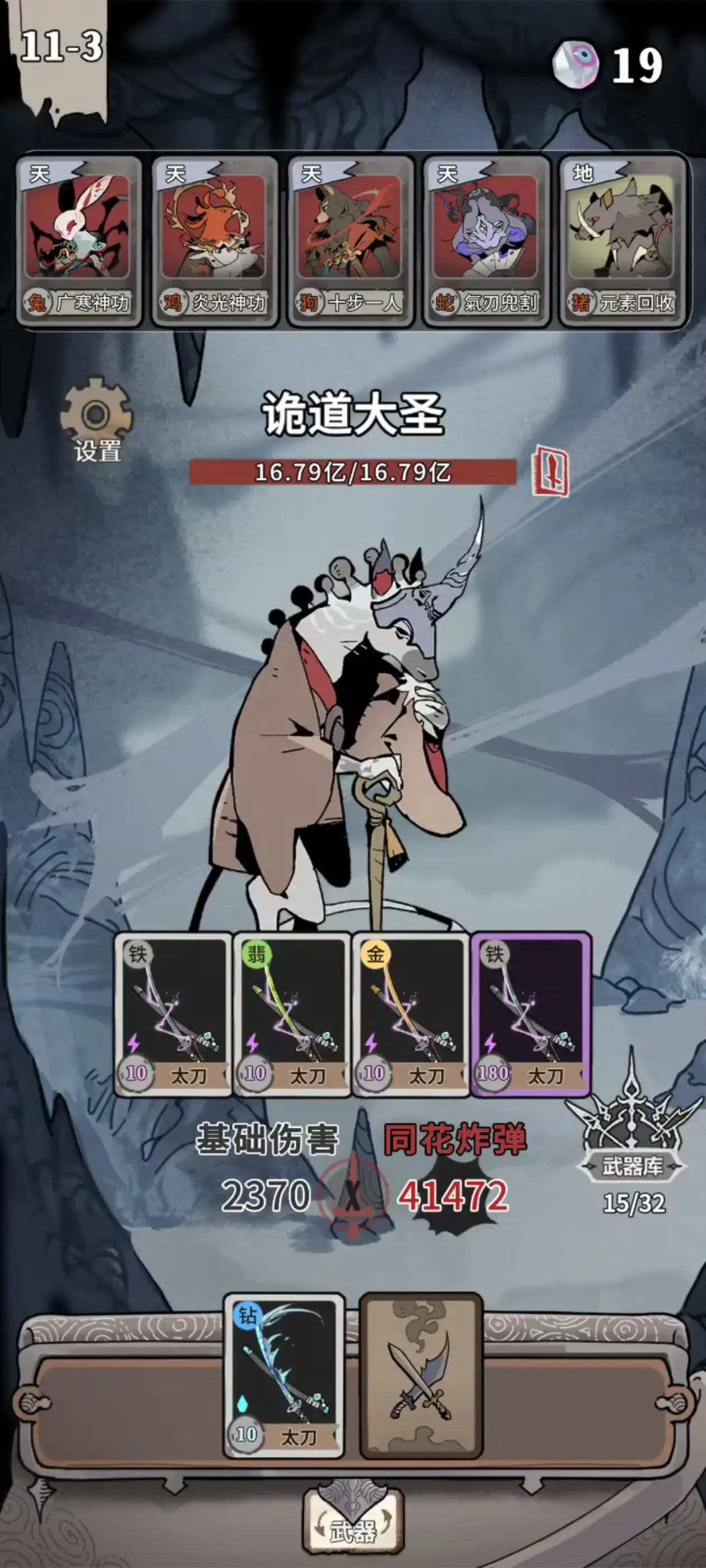Screen dimensions: 706x1568
Task: Select the purple-bordered 180 太刀 card
Action: [x=530, y=1015]
